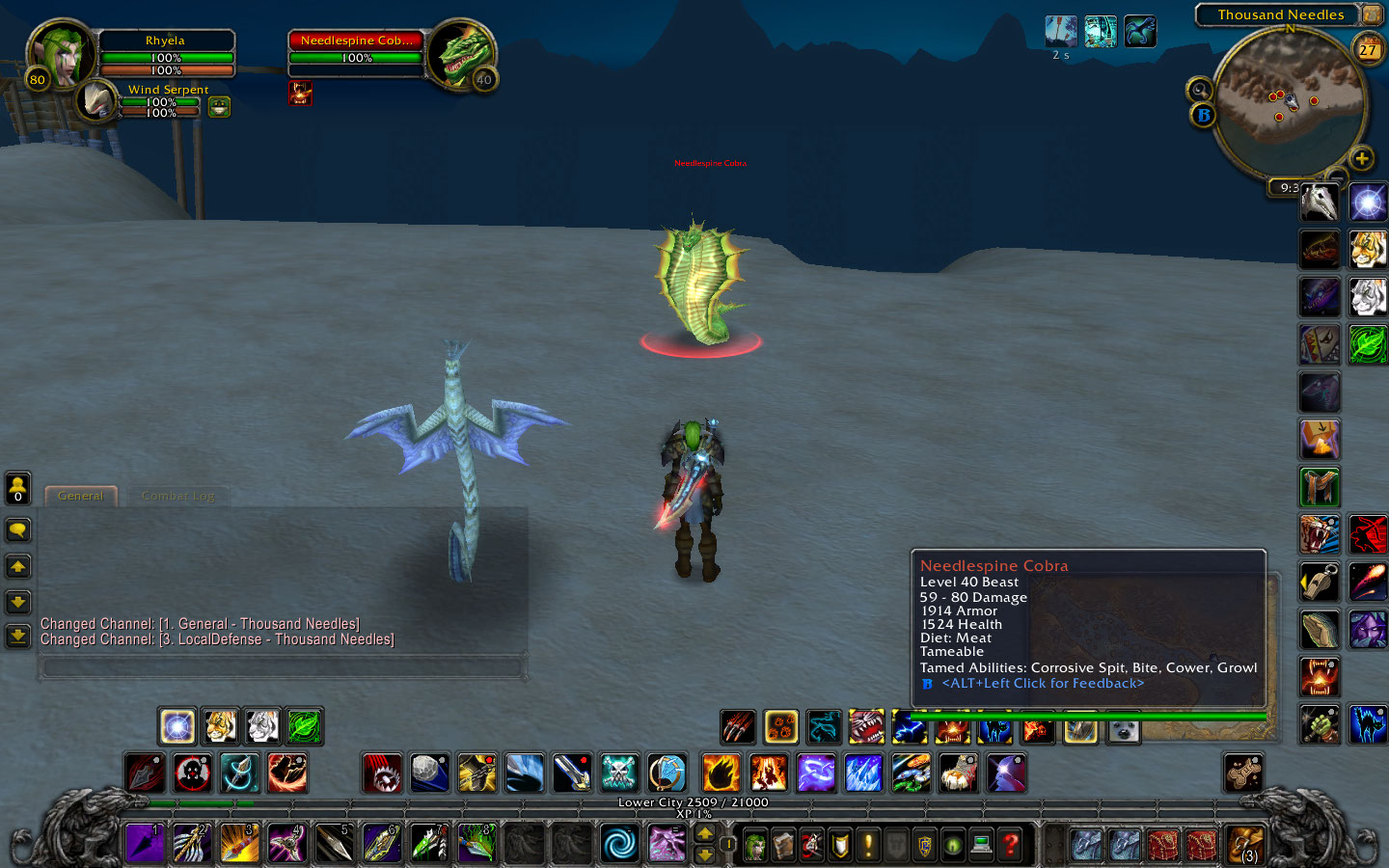This screenshot has width=1389, height=868.
Task: Select the Needlespine Cobra target portrait
Action: tap(460, 55)
